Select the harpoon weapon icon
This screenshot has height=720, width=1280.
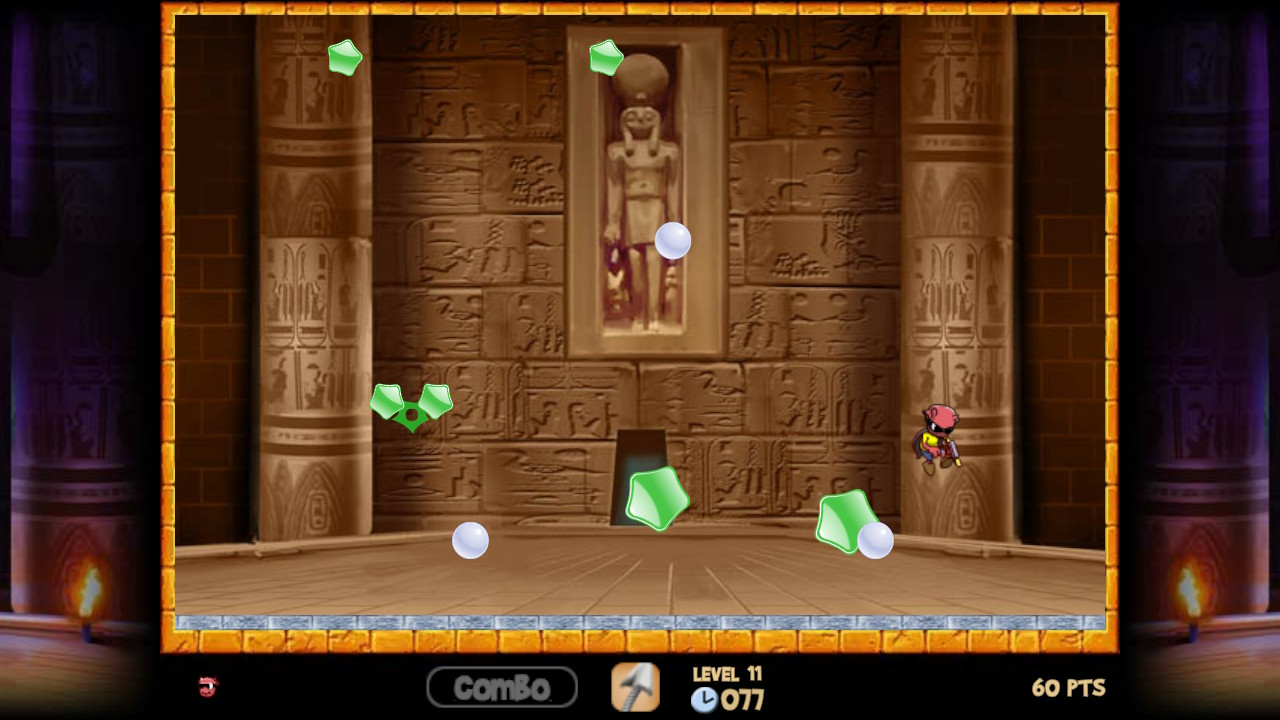637,687
